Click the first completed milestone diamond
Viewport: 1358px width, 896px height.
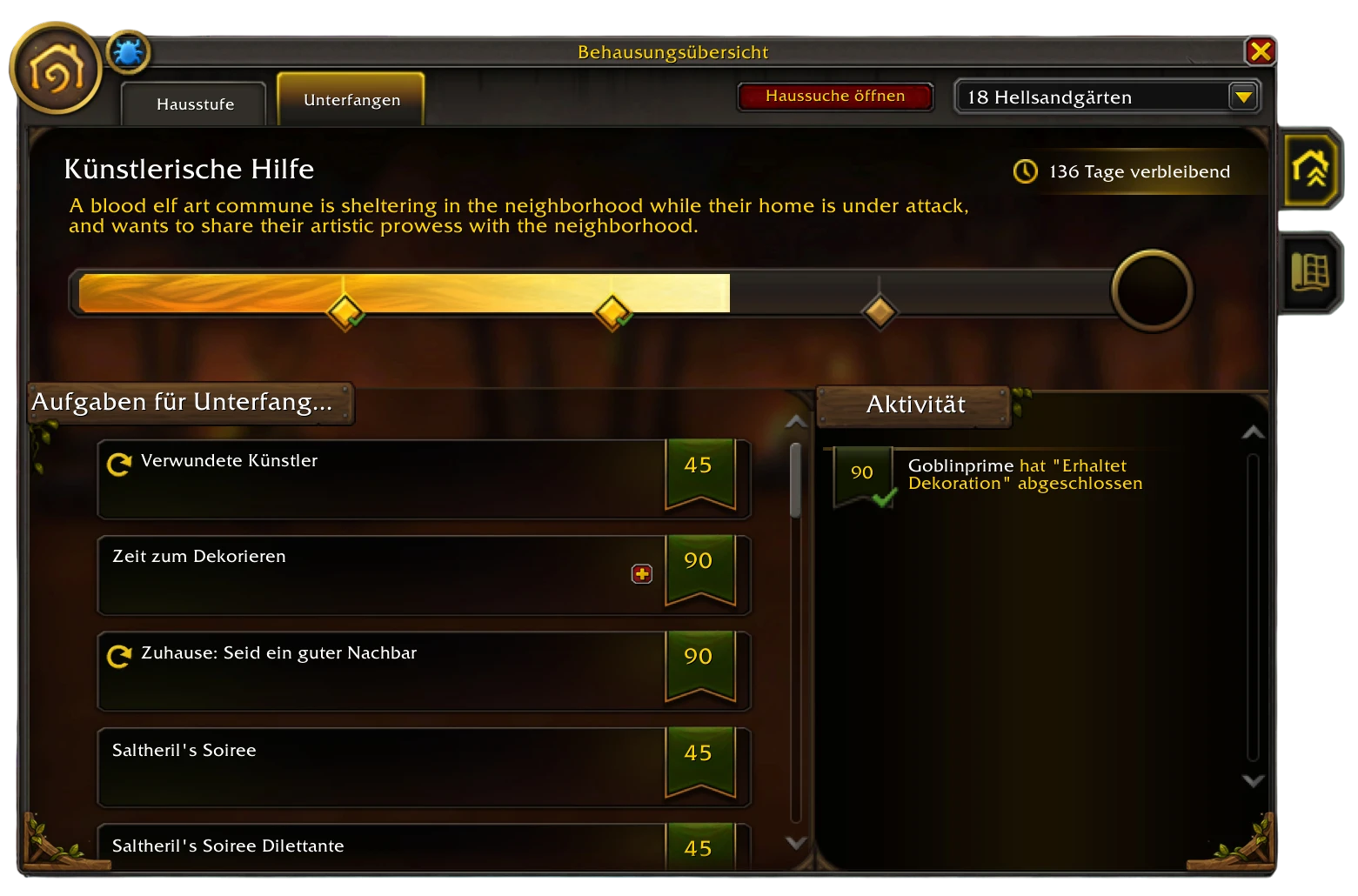[345, 311]
